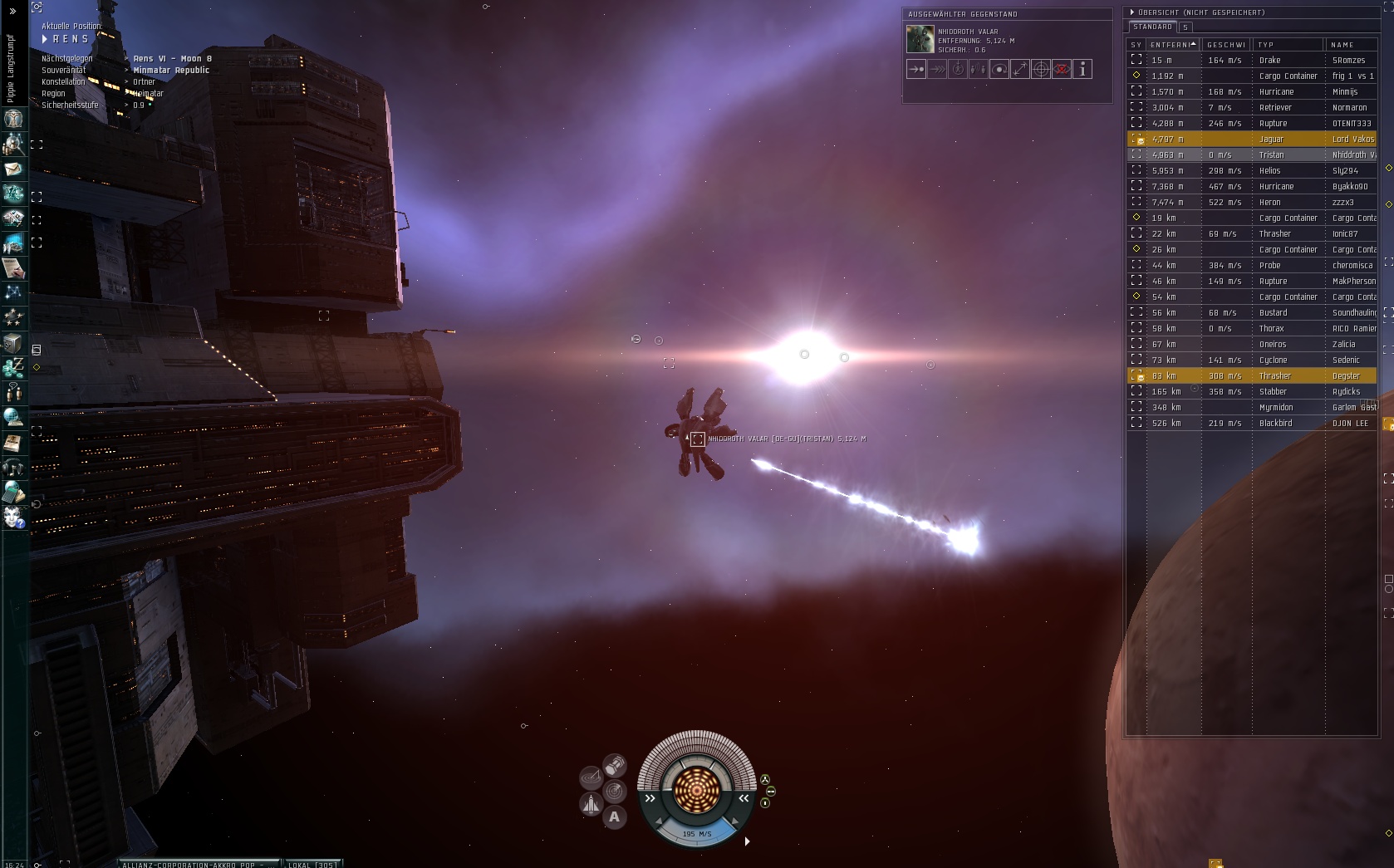Lock target using the crosshair button

pyautogui.click(x=1041, y=70)
